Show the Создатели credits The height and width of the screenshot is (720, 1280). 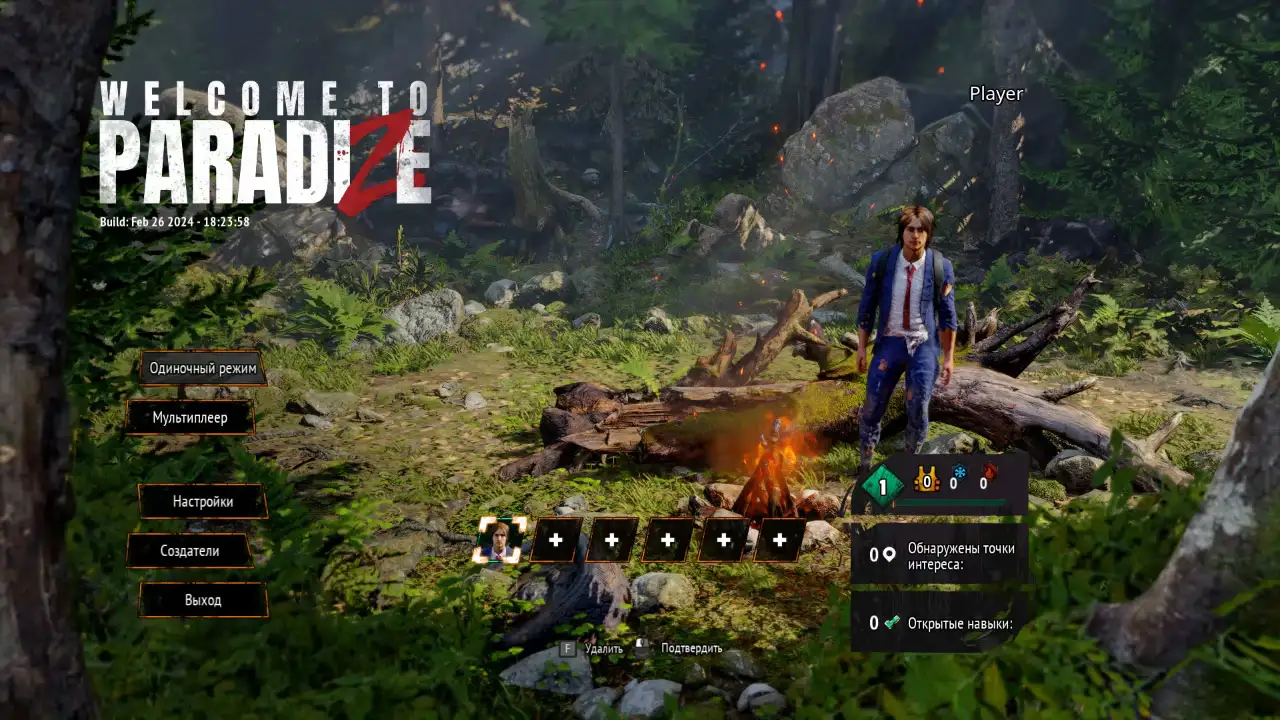(189, 550)
